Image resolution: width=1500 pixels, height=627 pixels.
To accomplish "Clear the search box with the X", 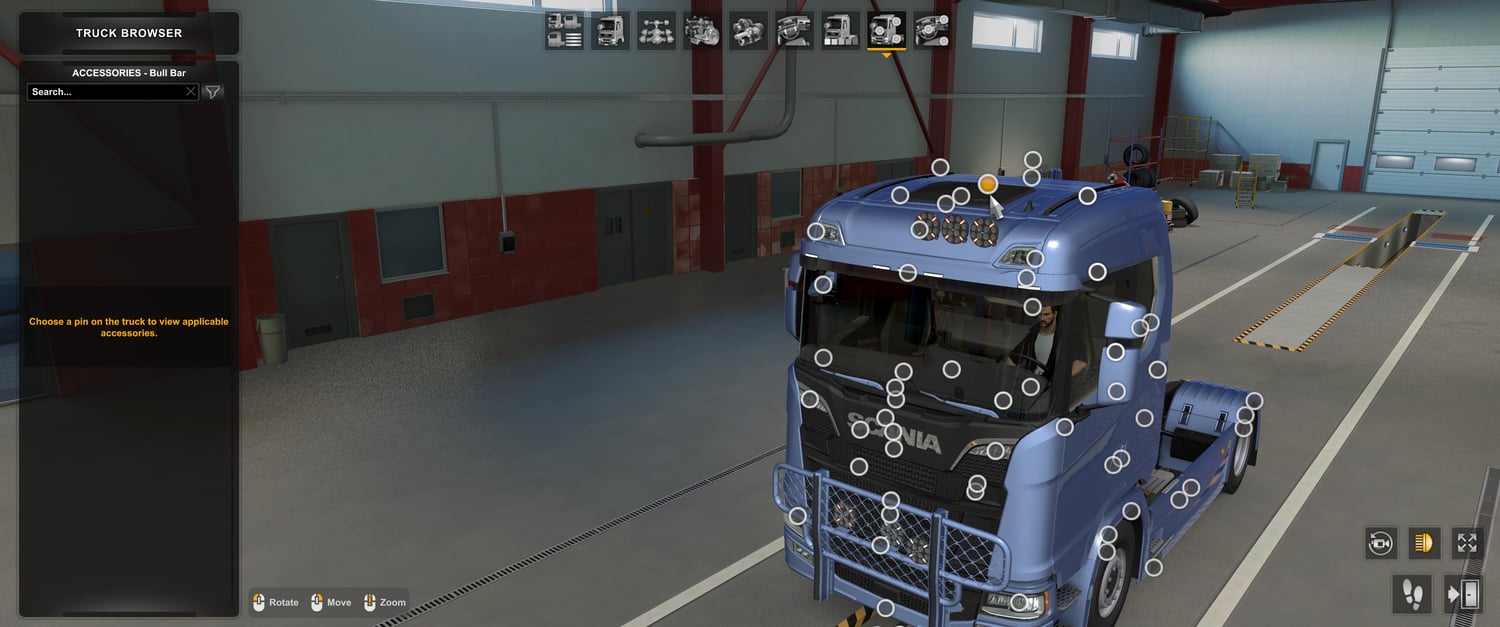I will (x=191, y=92).
